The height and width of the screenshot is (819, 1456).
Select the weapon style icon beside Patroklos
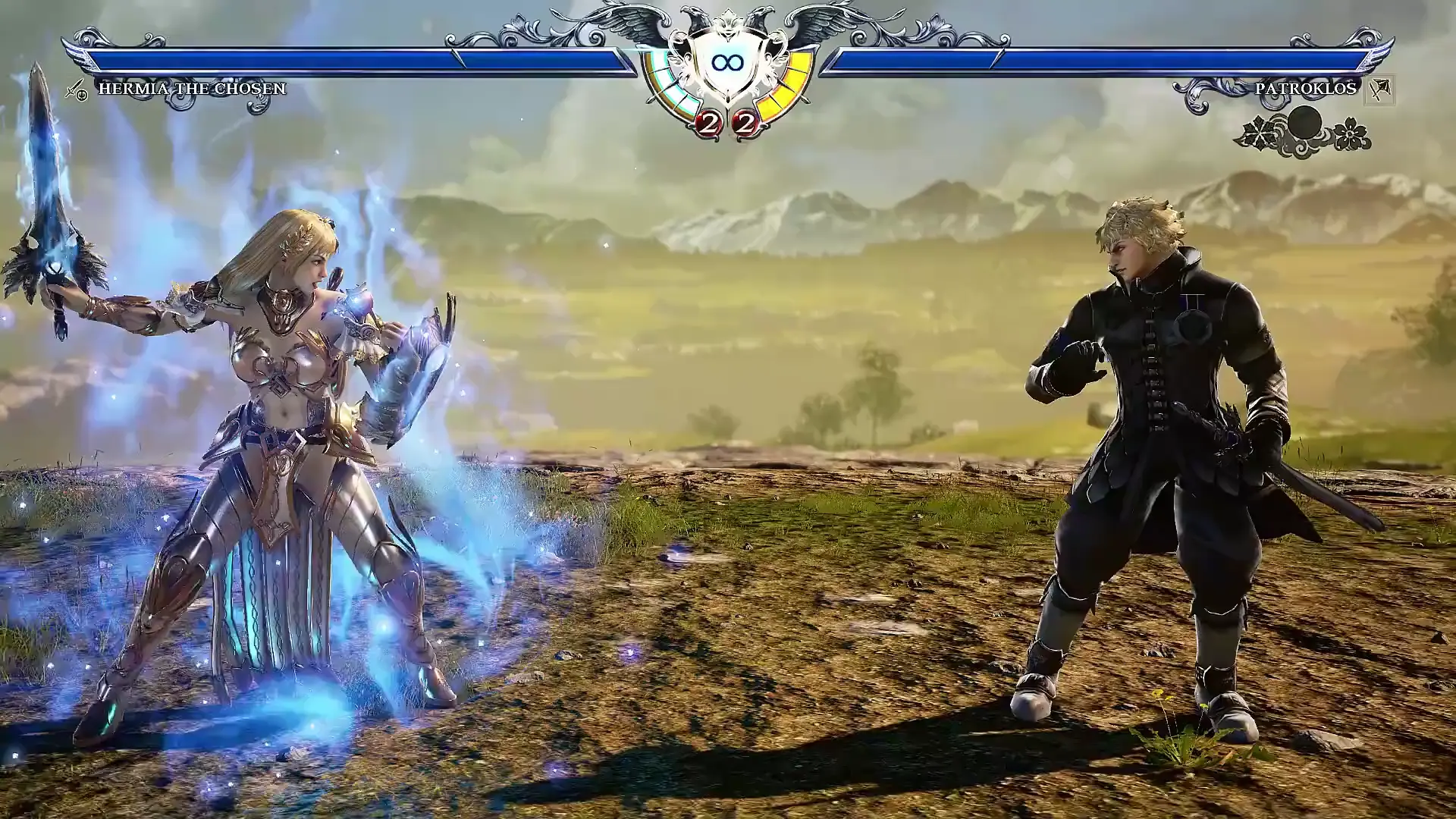click(1379, 89)
